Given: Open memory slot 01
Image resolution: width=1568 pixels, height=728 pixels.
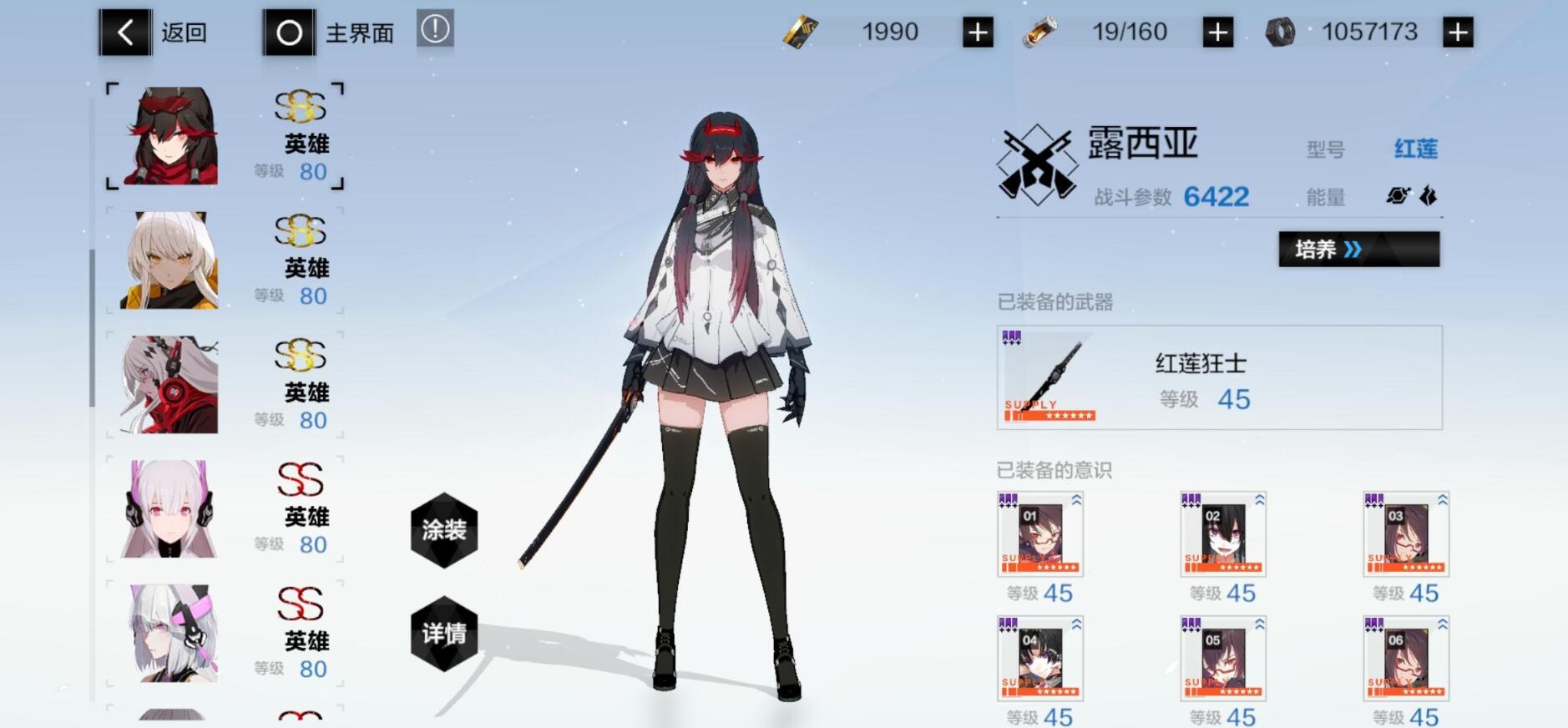Looking at the screenshot, I should (x=1039, y=534).
